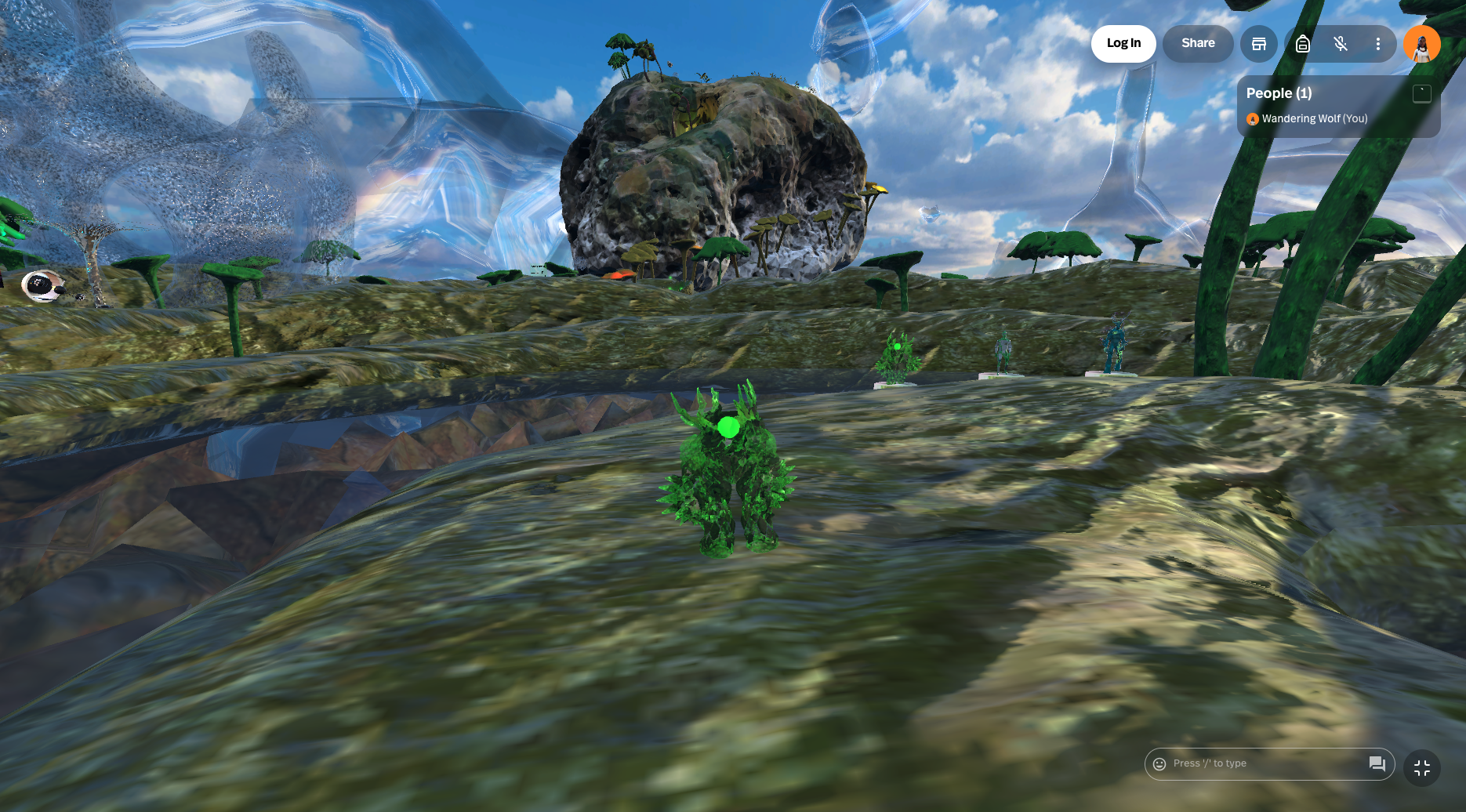Open the backpack inventory

click(1302, 44)
